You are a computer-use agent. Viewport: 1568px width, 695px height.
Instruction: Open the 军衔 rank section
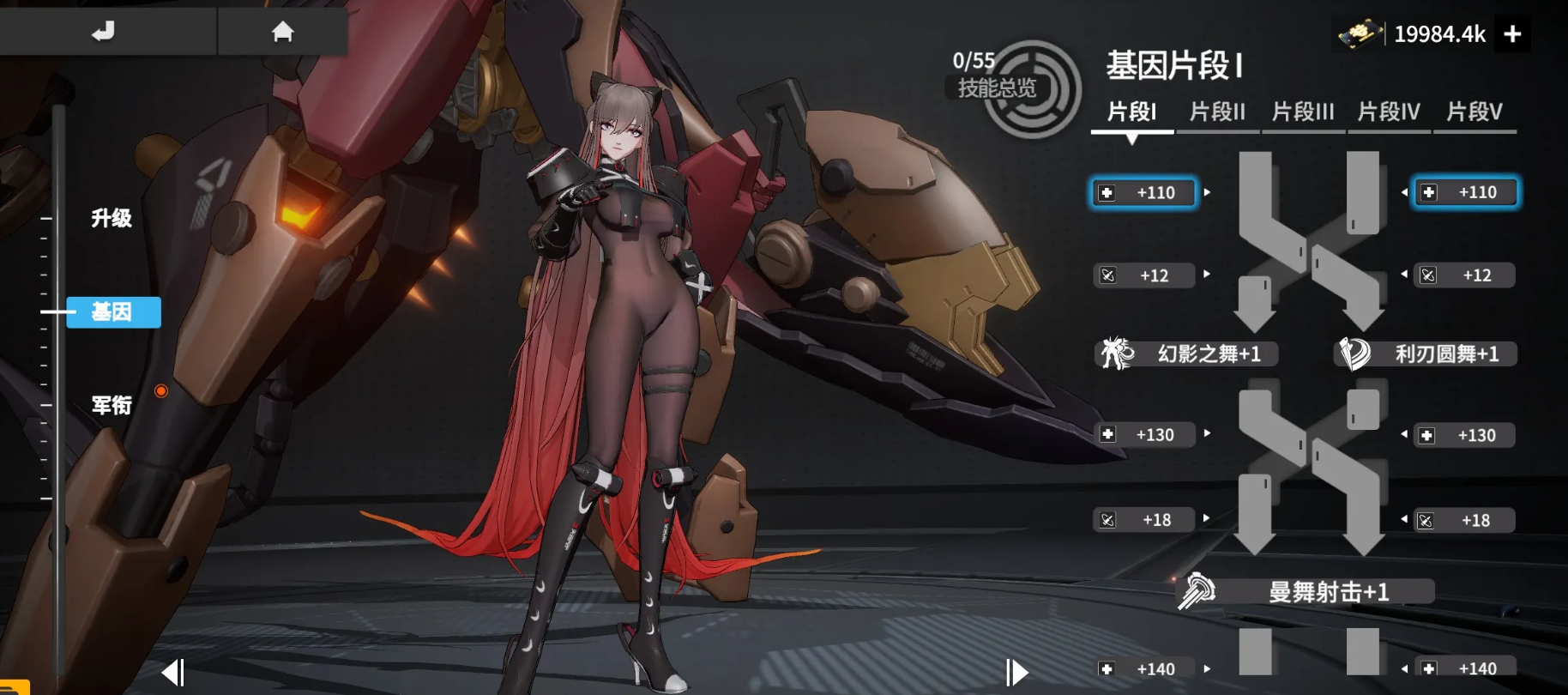pos(112,405)
